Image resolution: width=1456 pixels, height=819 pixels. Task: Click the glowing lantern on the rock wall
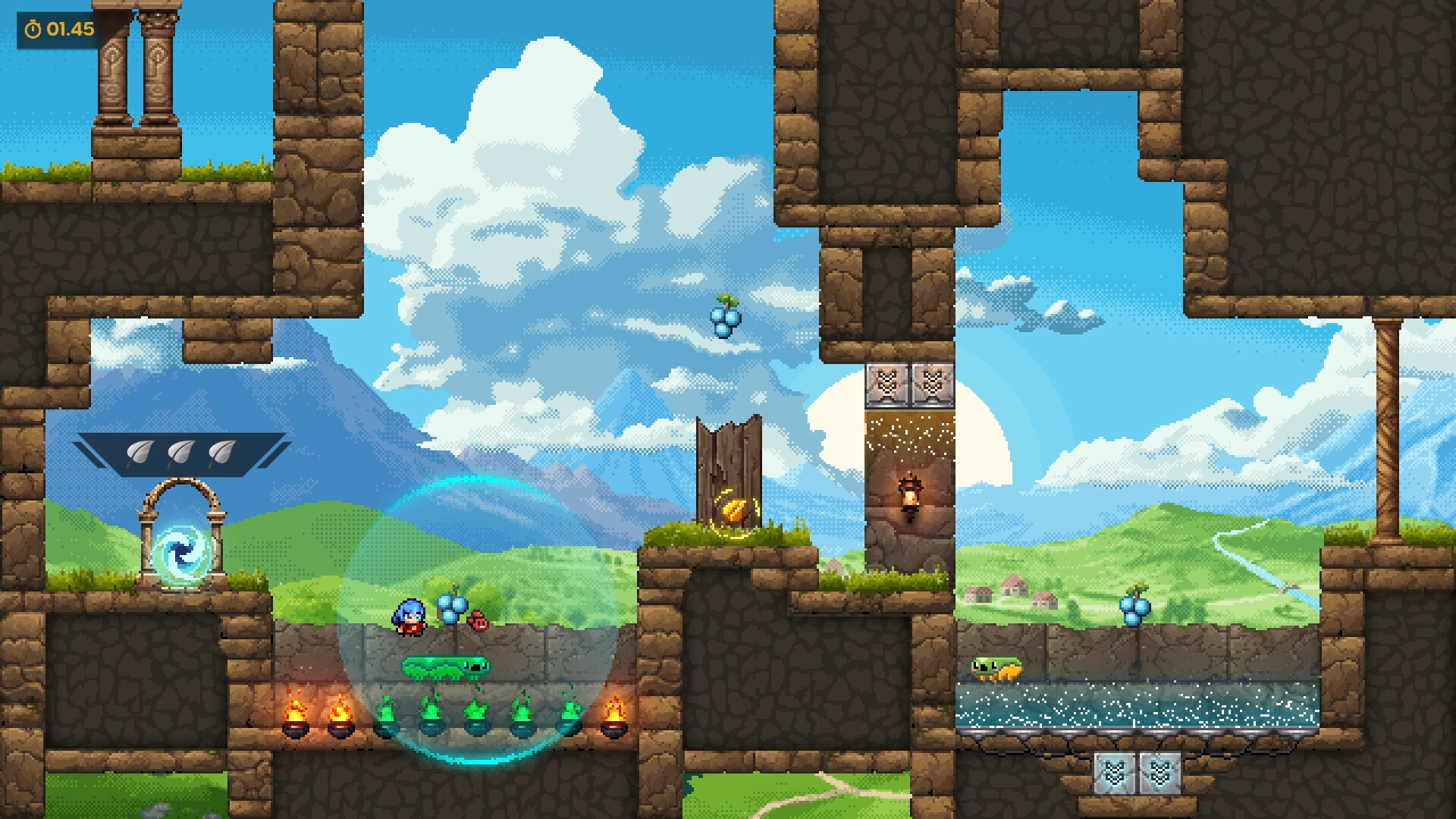point(910,493)
